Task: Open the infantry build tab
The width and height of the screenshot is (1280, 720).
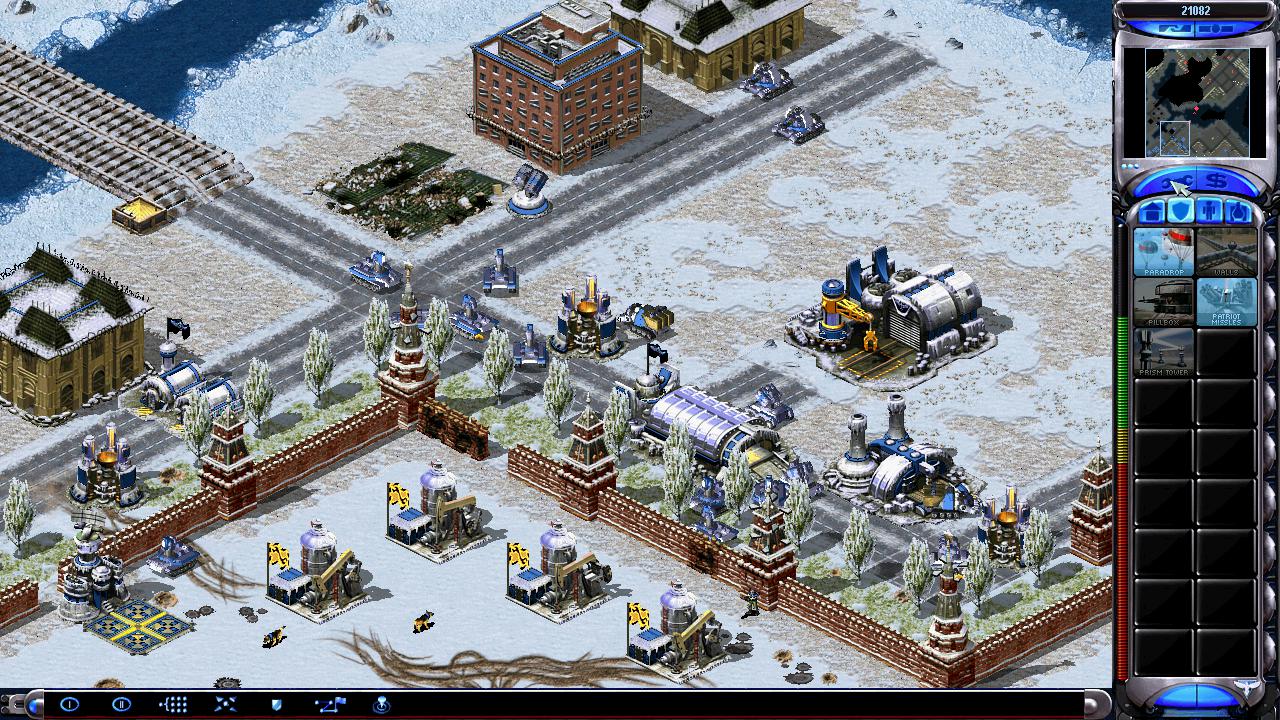Action: point(1209,211)
